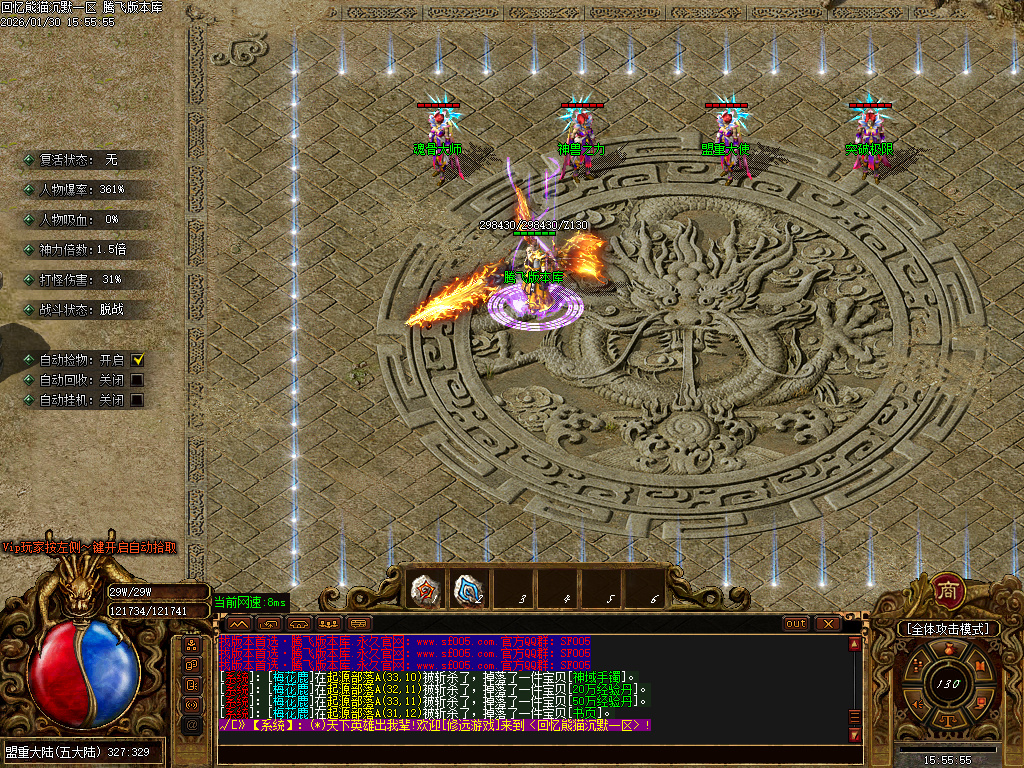This screenshot has width=1024, height=768.
Task: Use the blue rune stone hotbar slot
Action: (x=467, y=590)
